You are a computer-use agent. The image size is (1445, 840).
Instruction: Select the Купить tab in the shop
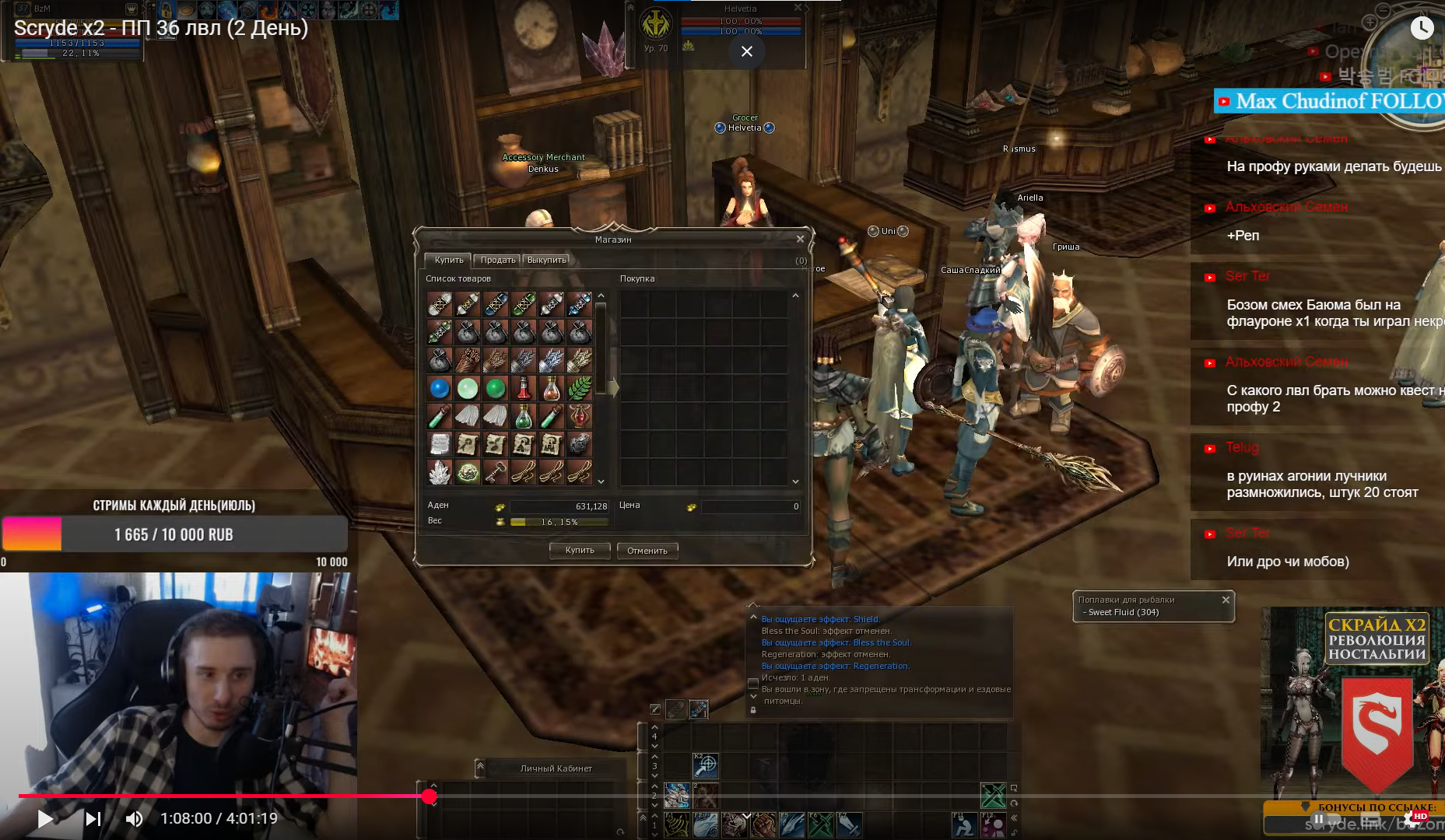point(448,260)
